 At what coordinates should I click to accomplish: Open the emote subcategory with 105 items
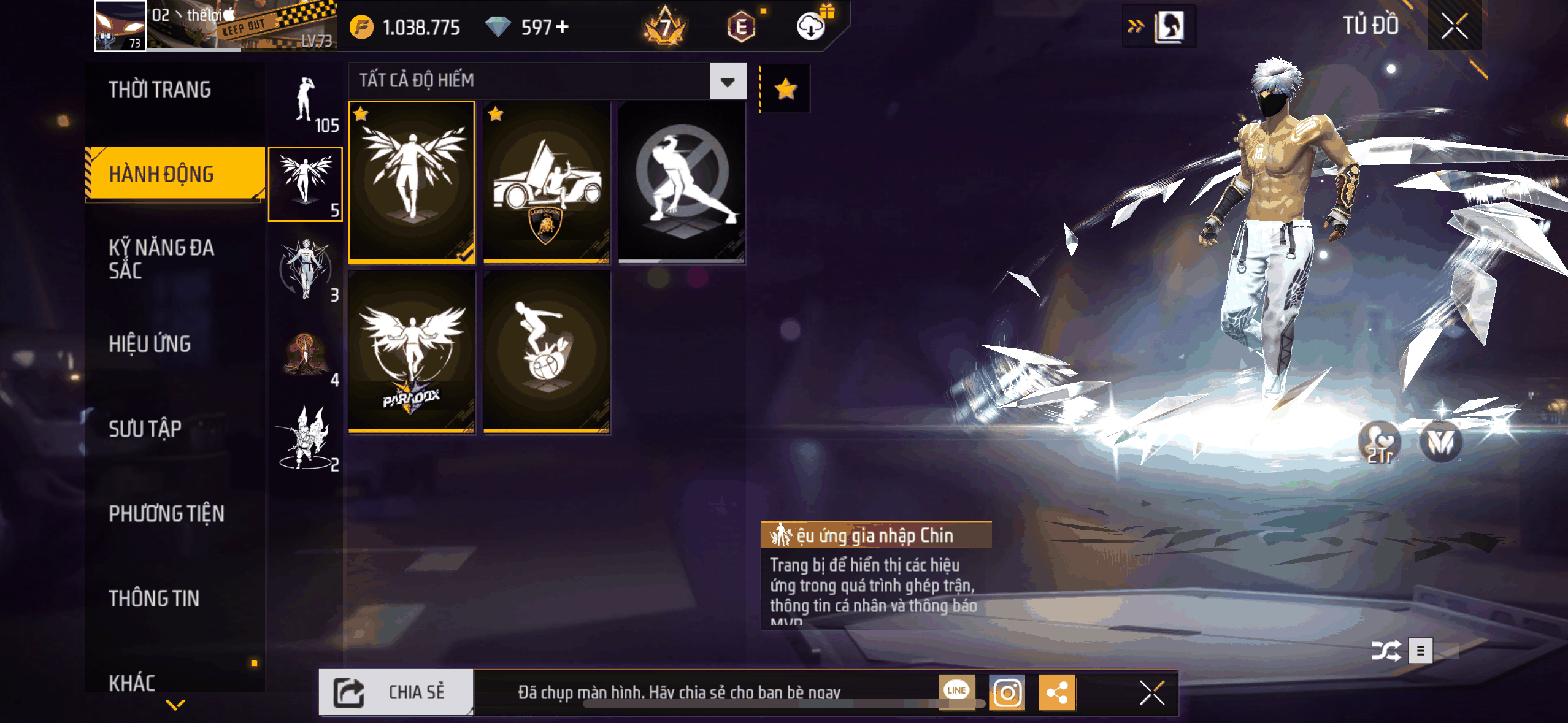(x=306, y=104)
